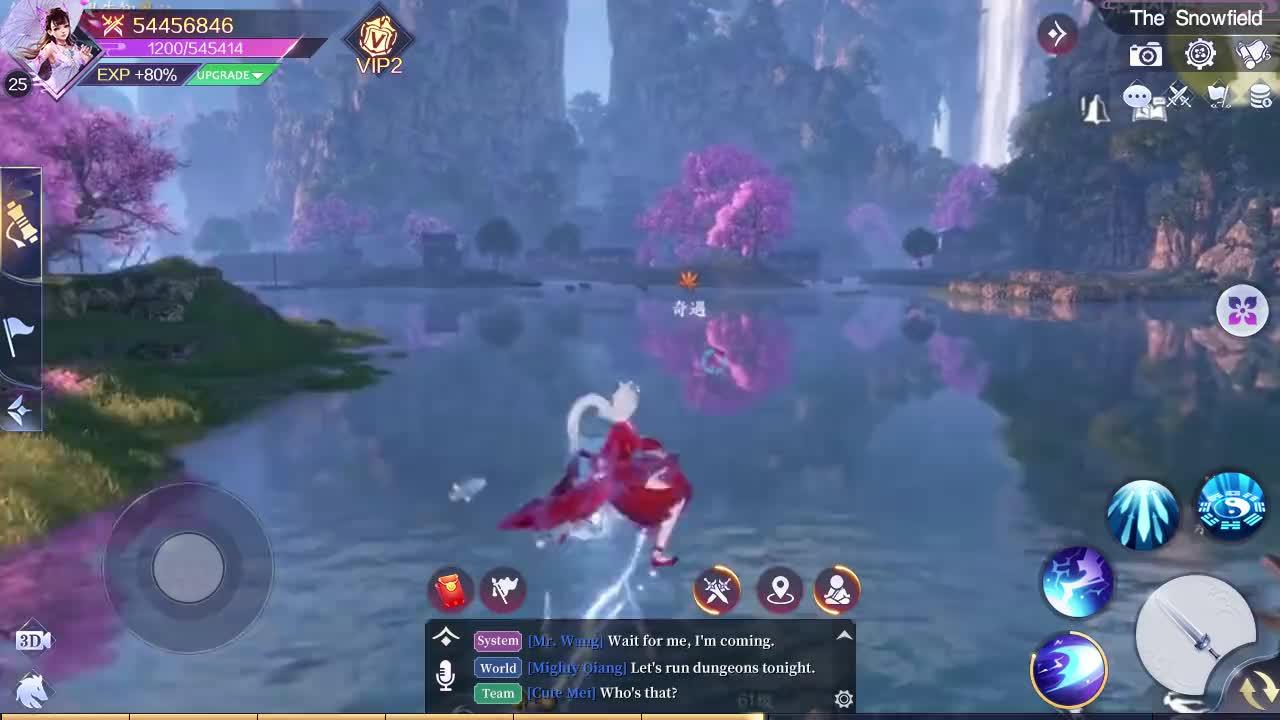Click the VIP2 badge
Viewport: 1280px width, 720px height.
pyautogui.click(x=377, y=42)
